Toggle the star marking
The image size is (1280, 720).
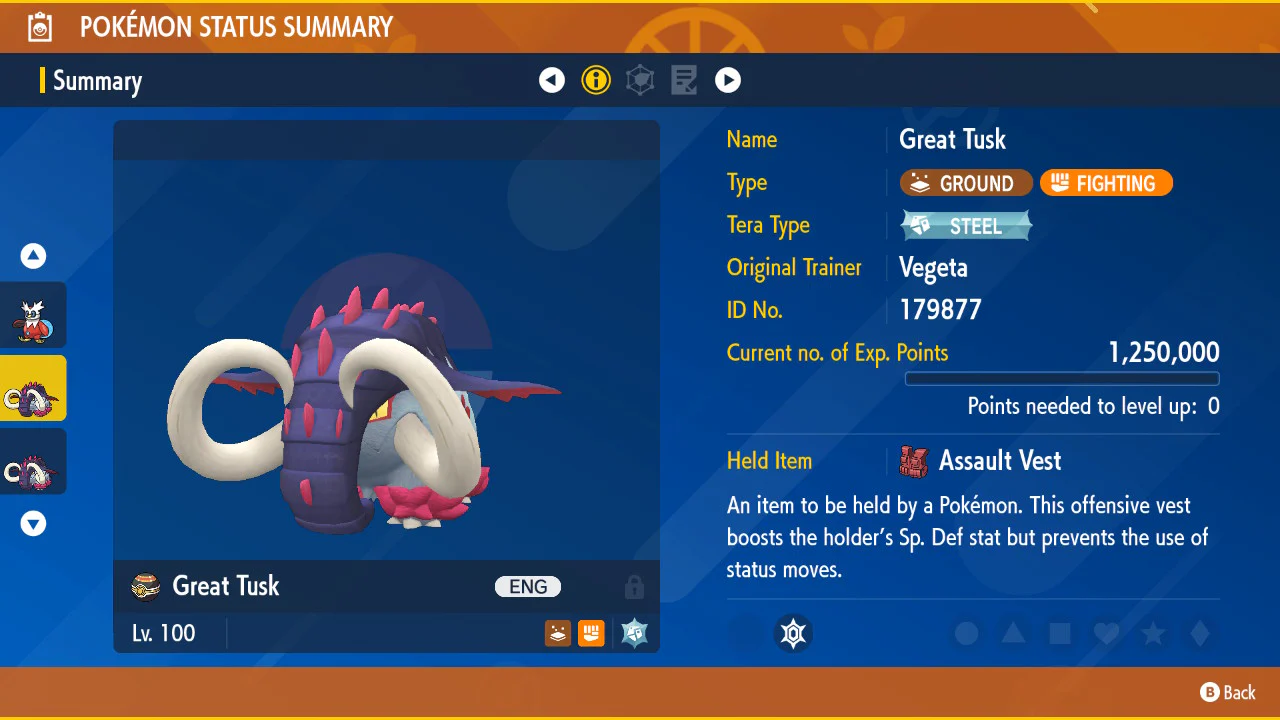coord(1153,633)
